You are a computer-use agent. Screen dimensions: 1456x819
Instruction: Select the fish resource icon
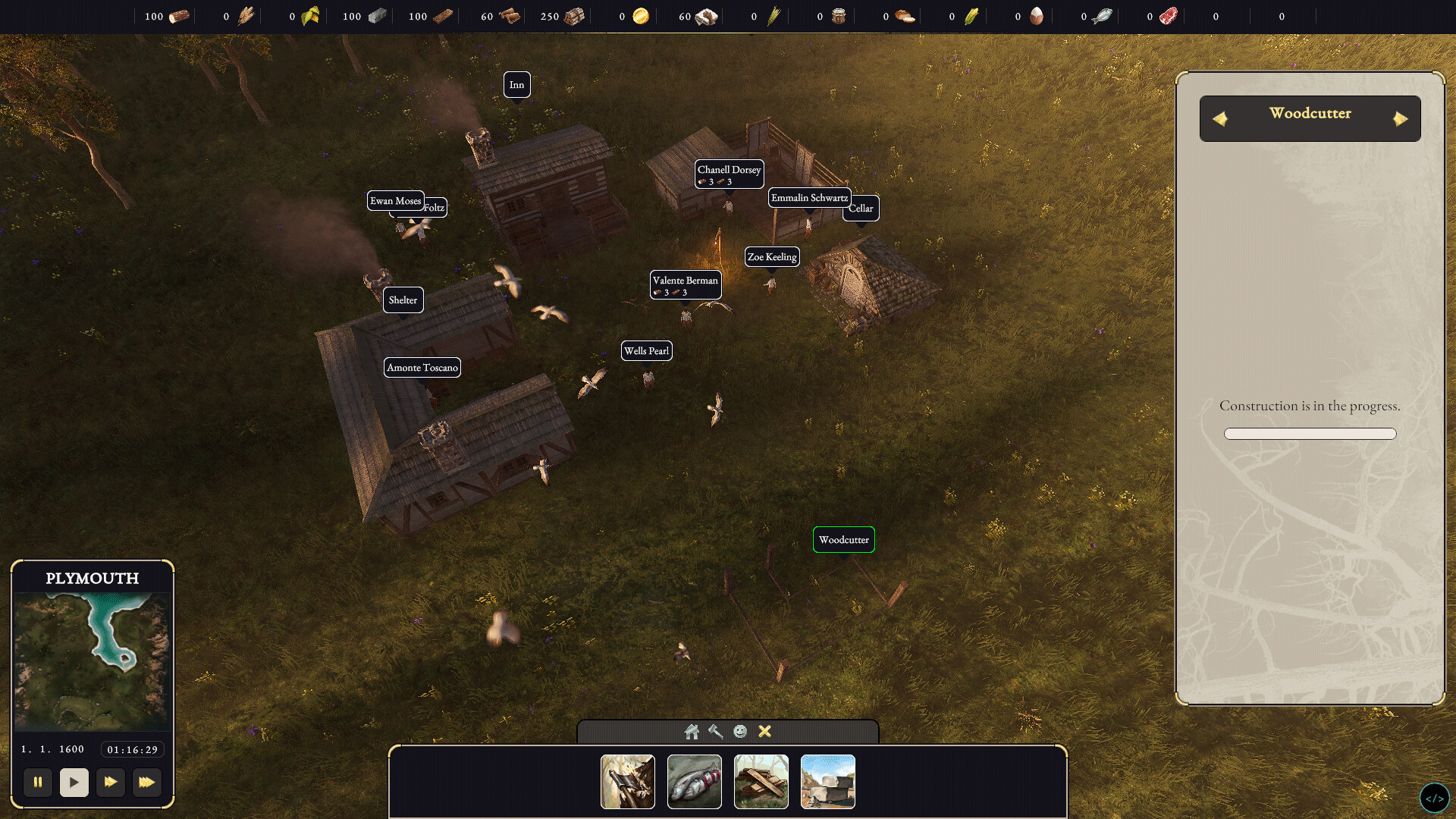click(1101, 15)
